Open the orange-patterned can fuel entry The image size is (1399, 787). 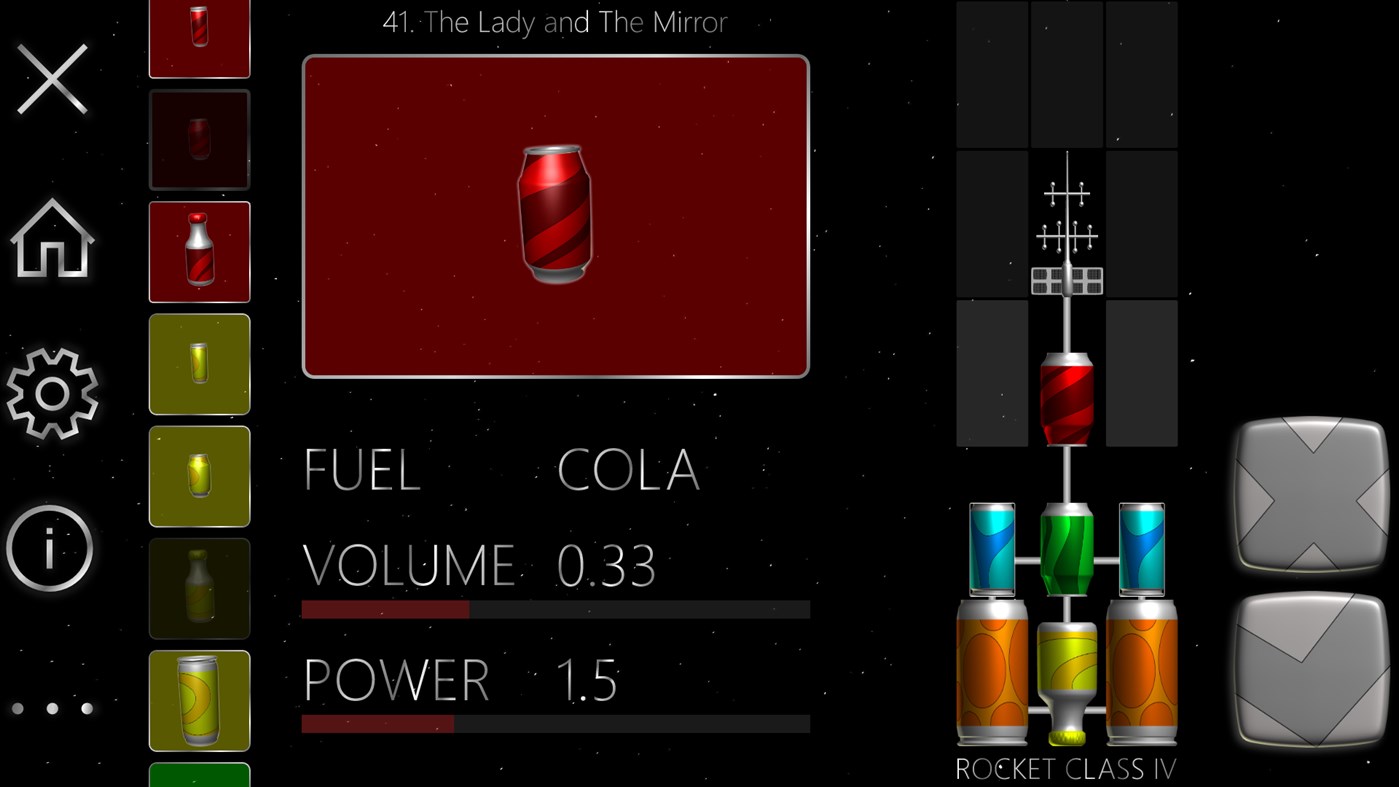tap(199, 700)
